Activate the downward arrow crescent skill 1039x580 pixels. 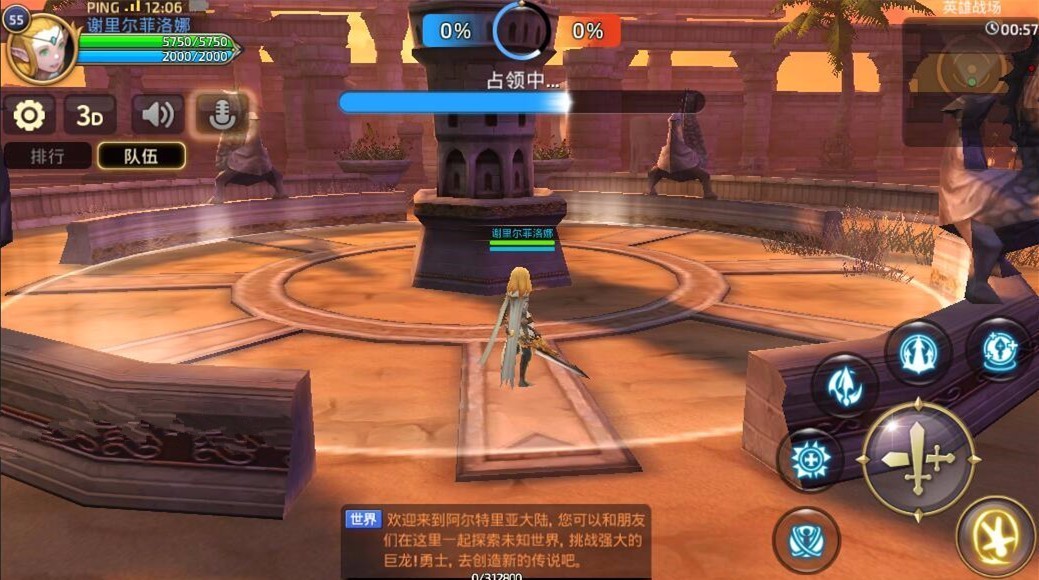click(x=845, y=385)
